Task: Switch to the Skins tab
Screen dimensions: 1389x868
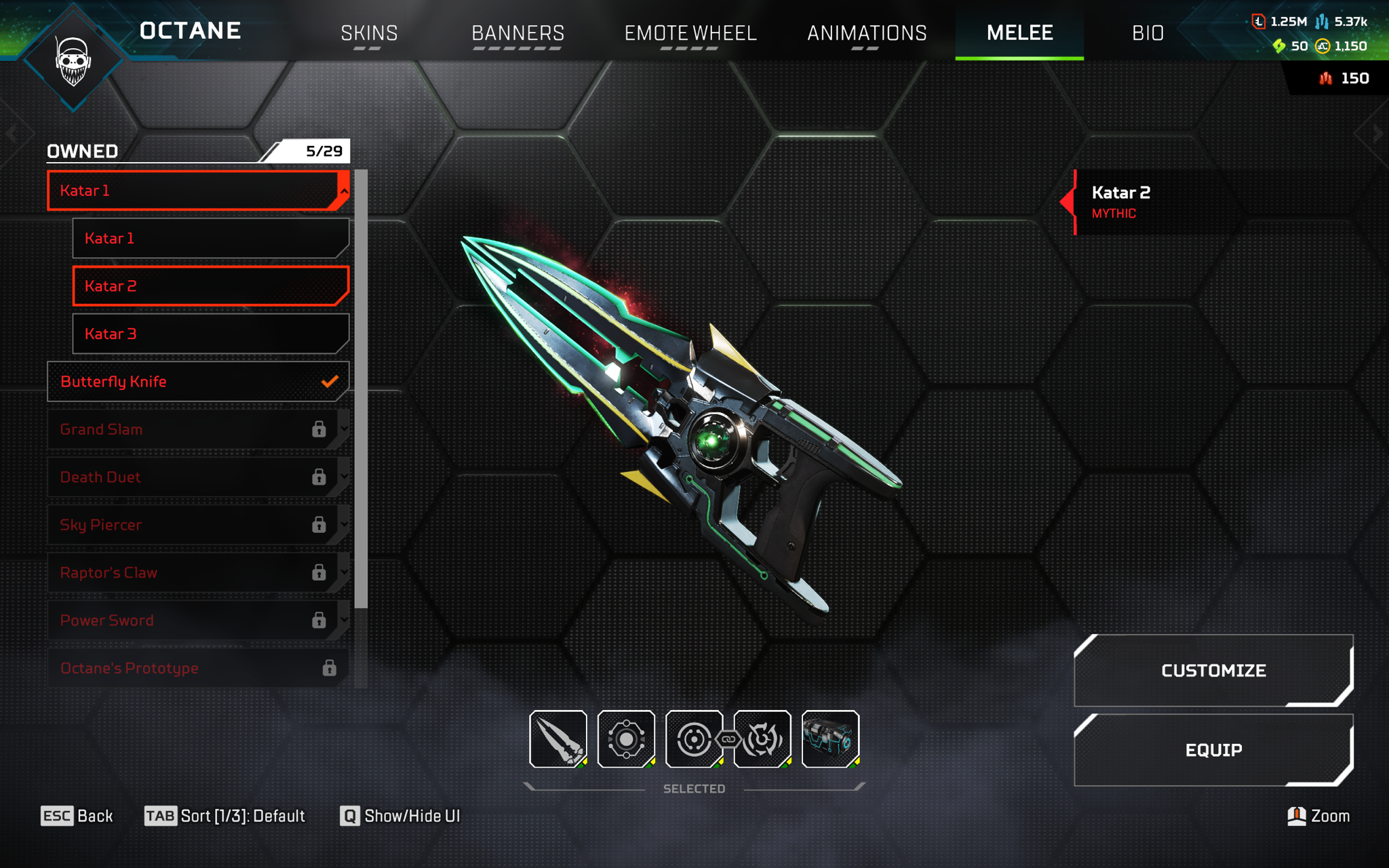Action: pos(369,33)
